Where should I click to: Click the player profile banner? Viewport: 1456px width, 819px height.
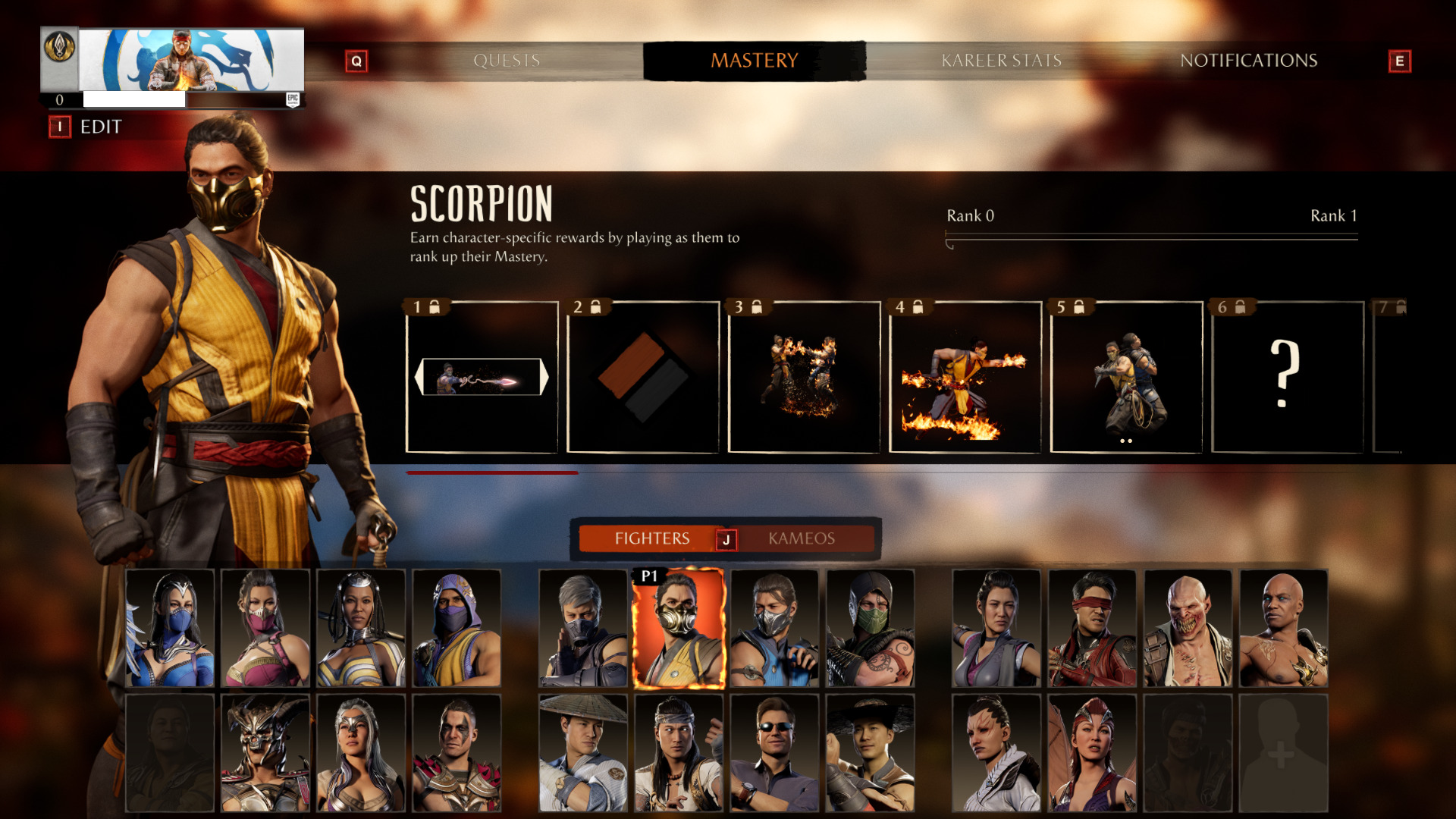click(x=191, y=60)
